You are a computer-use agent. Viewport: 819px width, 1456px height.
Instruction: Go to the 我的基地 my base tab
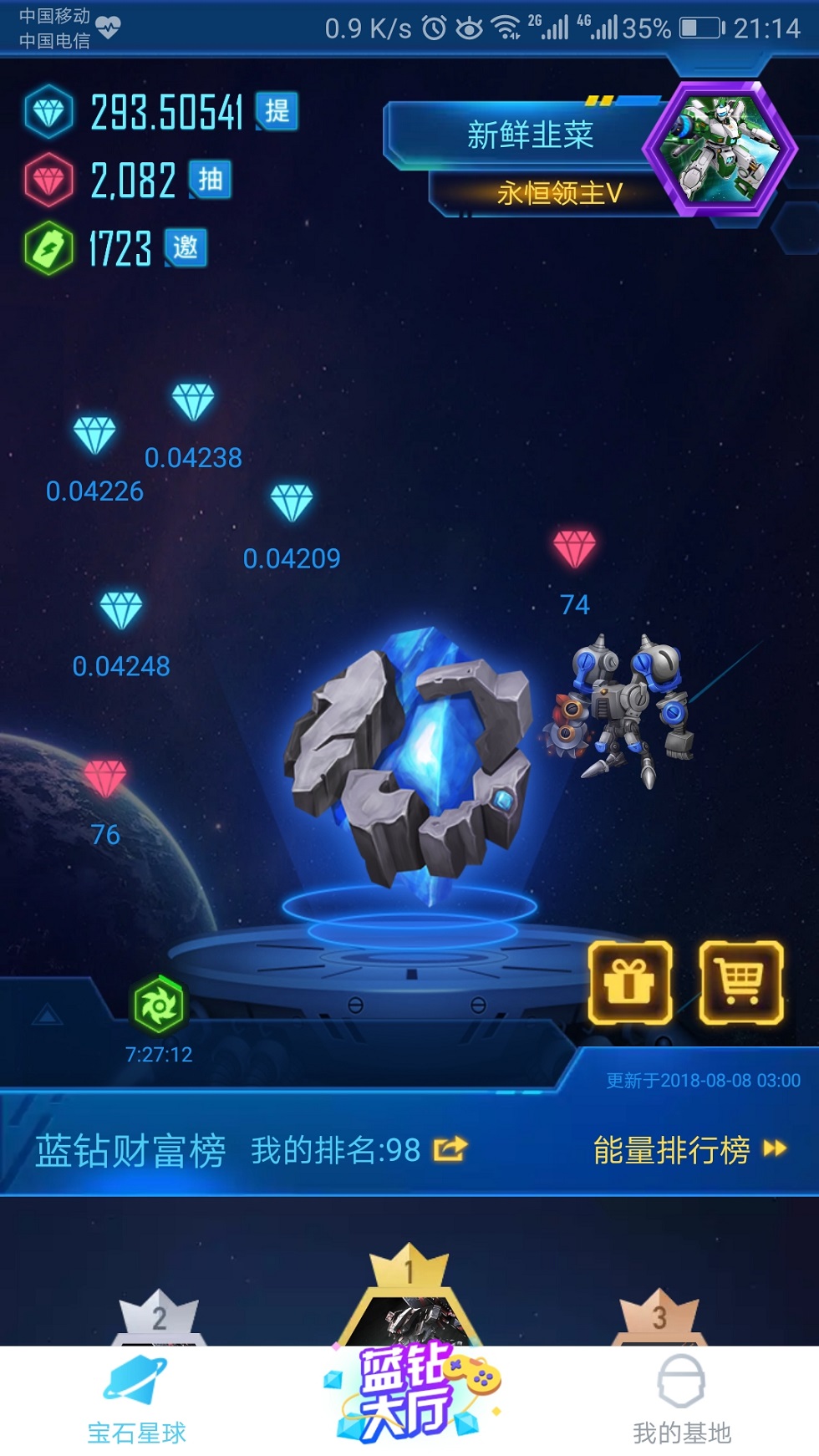[681, 1401]
